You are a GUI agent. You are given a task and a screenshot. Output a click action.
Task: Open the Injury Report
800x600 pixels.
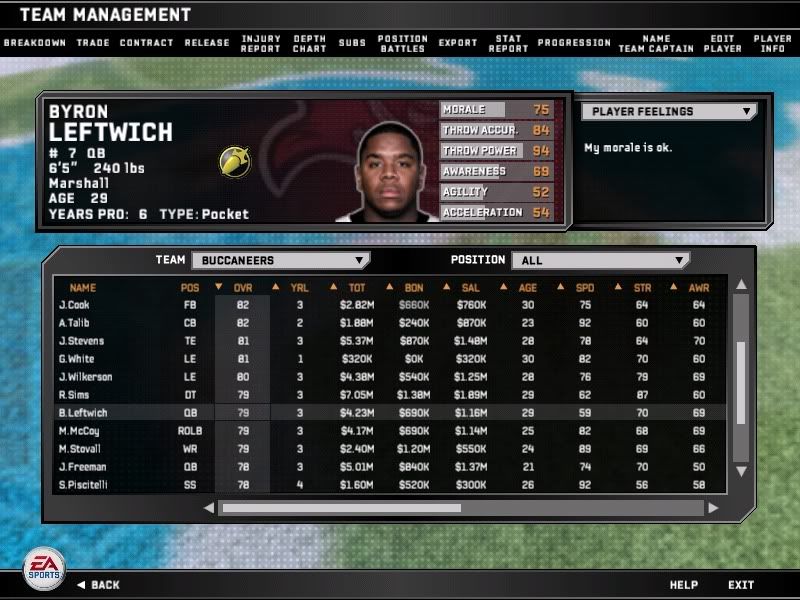(x=261, y=43)
